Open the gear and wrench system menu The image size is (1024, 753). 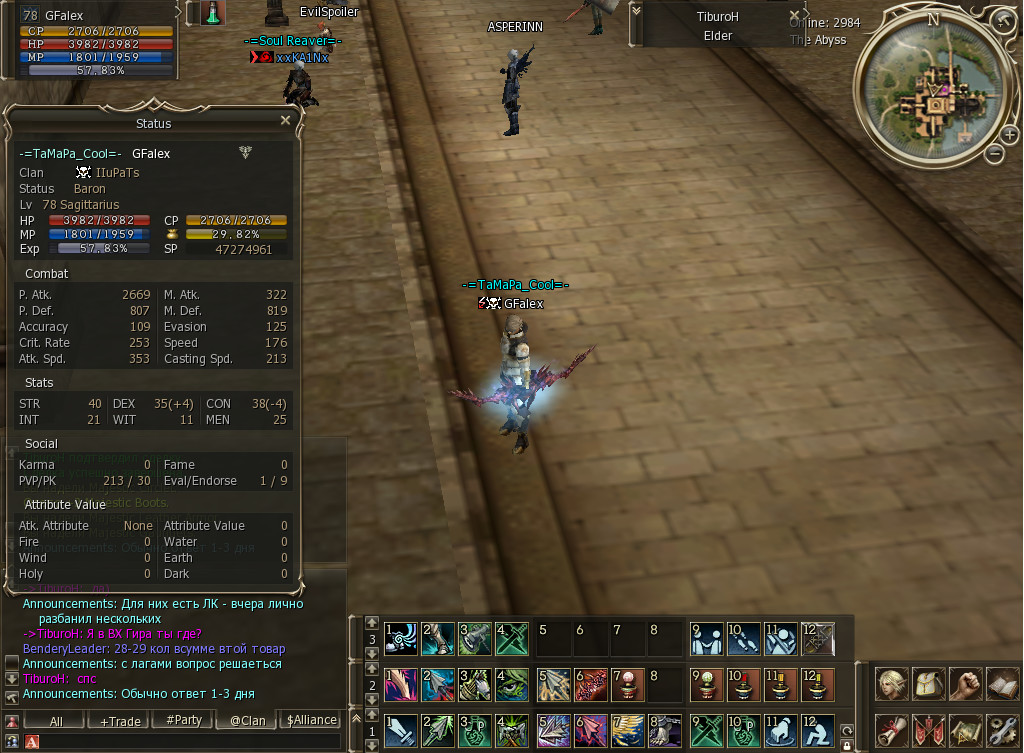[x=1001, y=729]
